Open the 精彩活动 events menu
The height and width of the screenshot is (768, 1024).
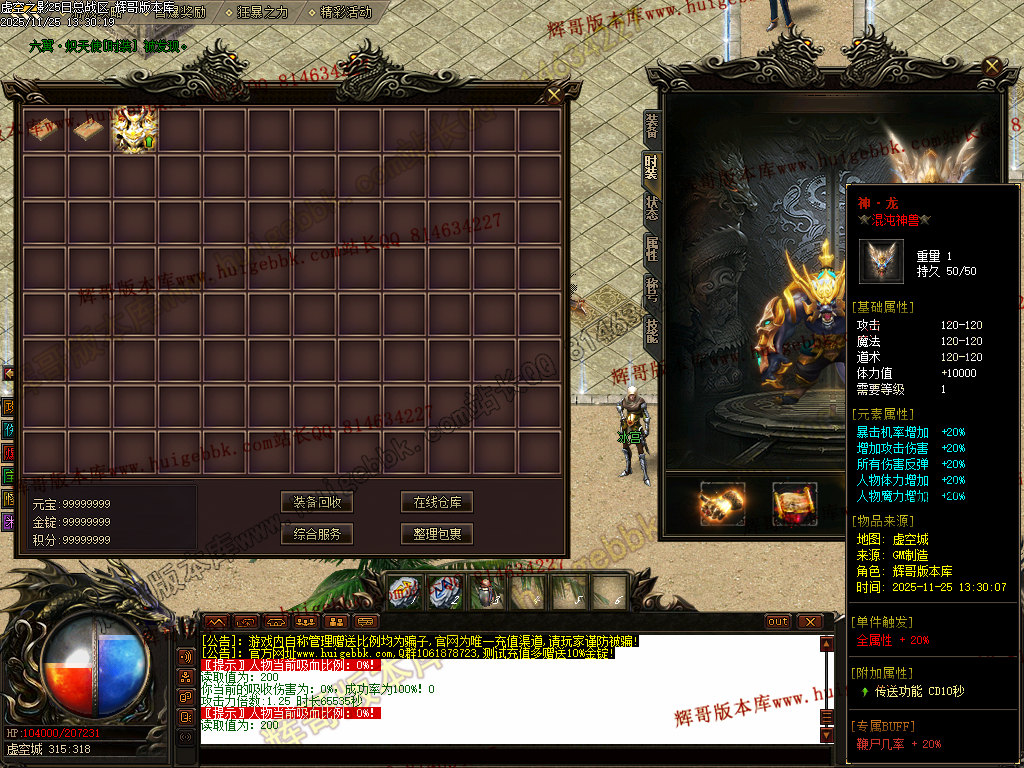pos(346,13)
